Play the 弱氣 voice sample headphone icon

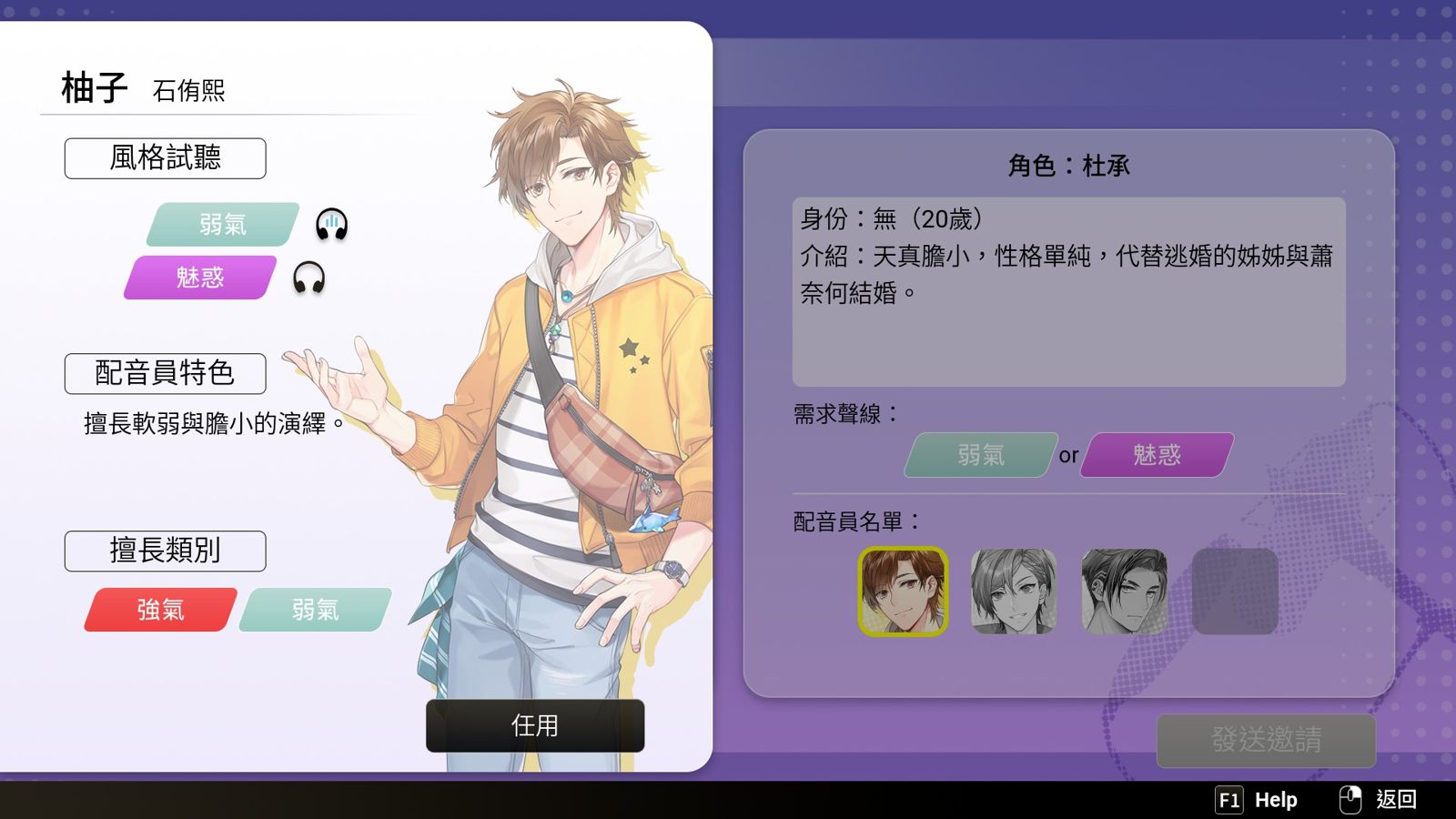point(331,224)
